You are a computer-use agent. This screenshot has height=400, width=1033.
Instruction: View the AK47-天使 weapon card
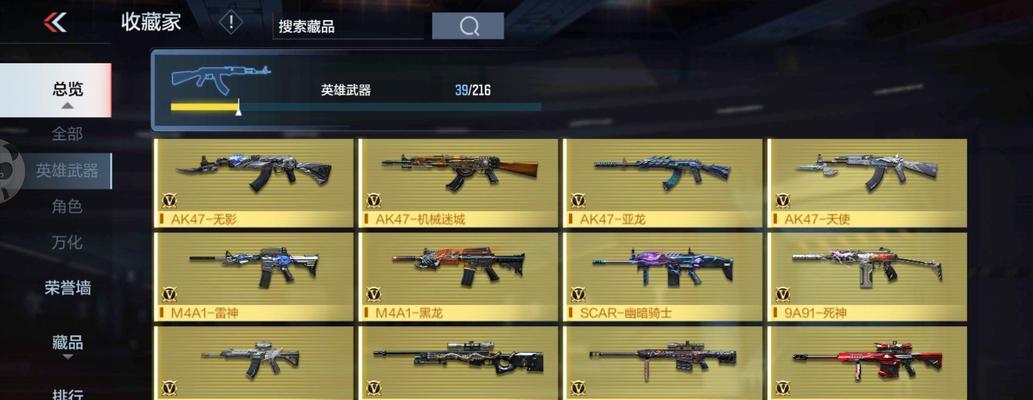point(867,182)
